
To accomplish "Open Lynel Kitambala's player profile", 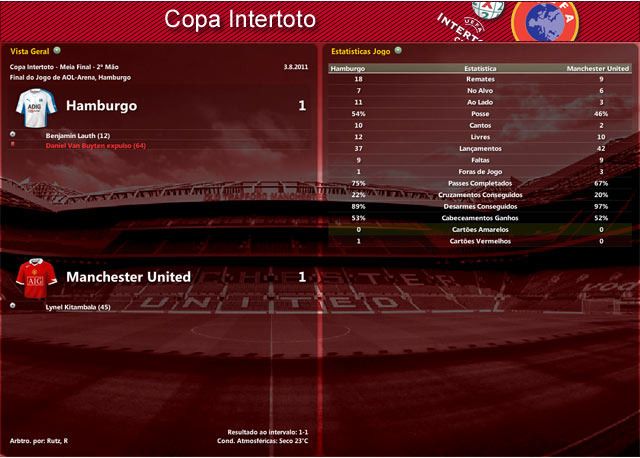I will point(78,306).
